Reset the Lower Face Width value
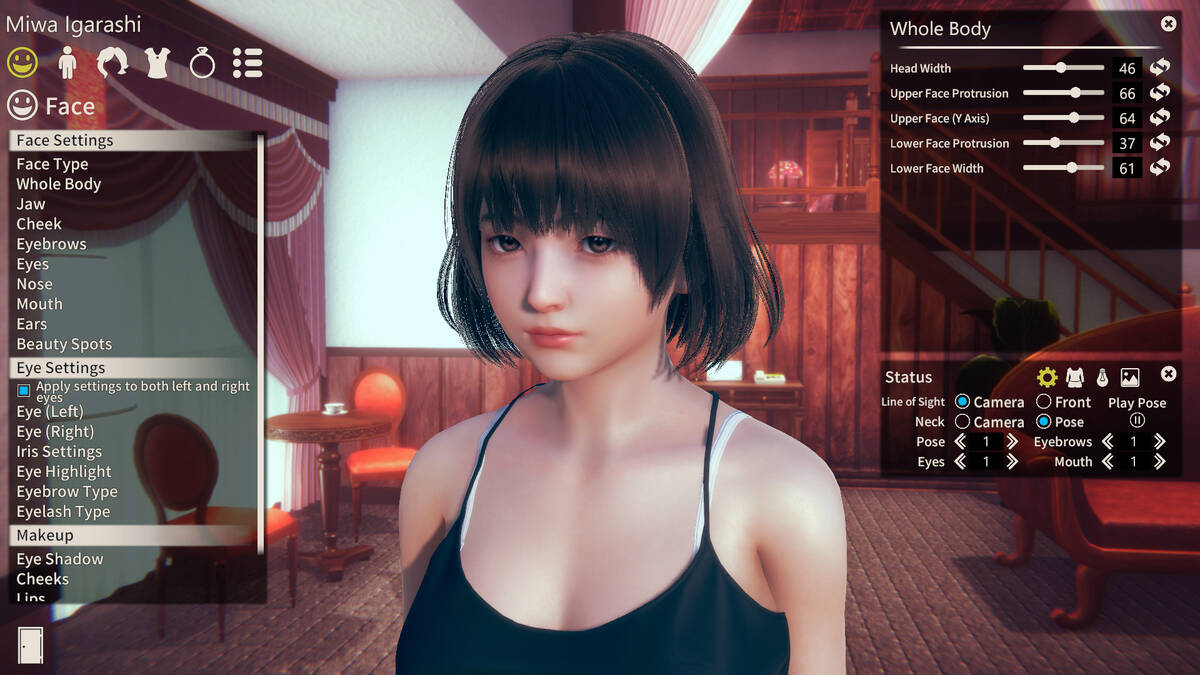 (1160, 168)
